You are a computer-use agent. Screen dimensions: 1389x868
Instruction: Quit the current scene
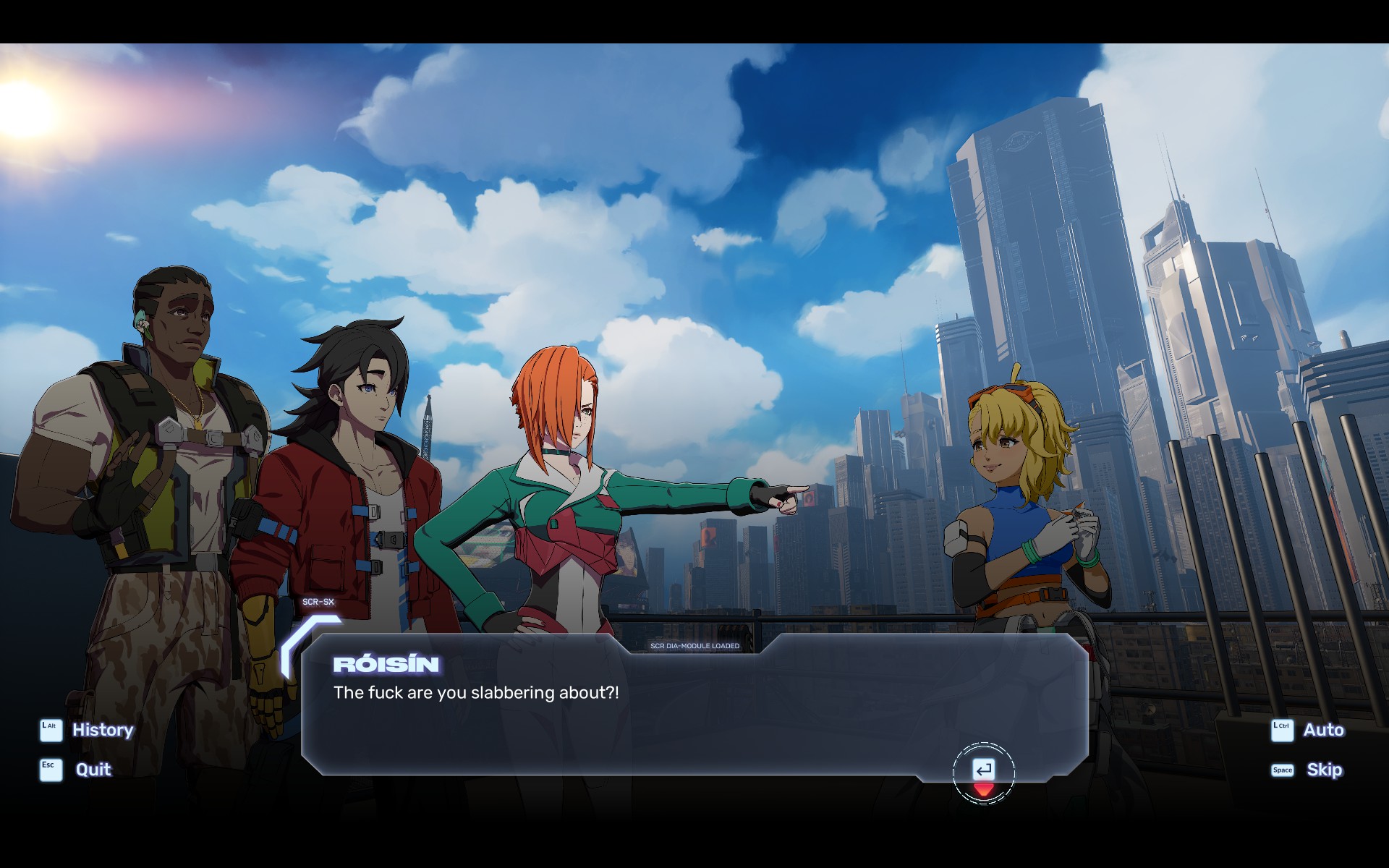pyautogui.click(x=93, y=770)
